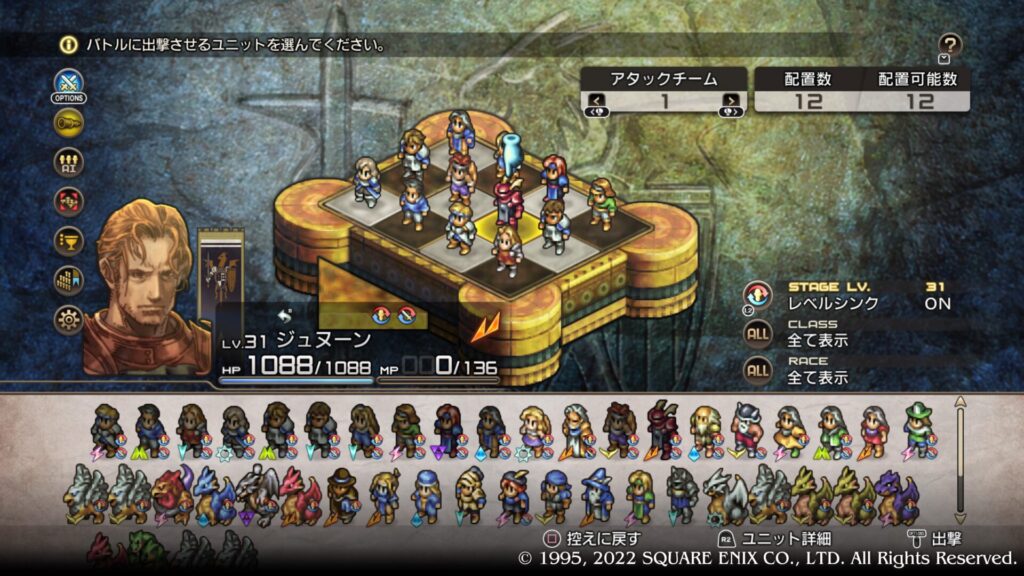1024x576 pixels.
Task: Open the question mark help icon
Action: 950,44
